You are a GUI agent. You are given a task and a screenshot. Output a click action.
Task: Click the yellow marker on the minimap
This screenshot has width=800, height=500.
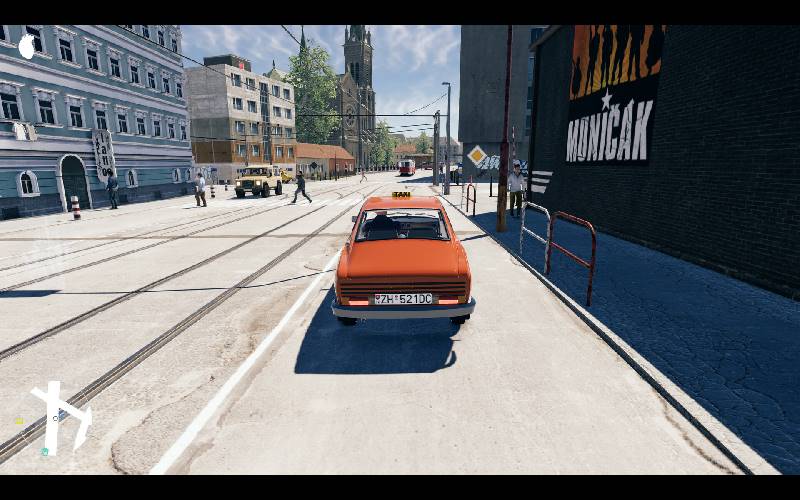(x=19, y=421)
